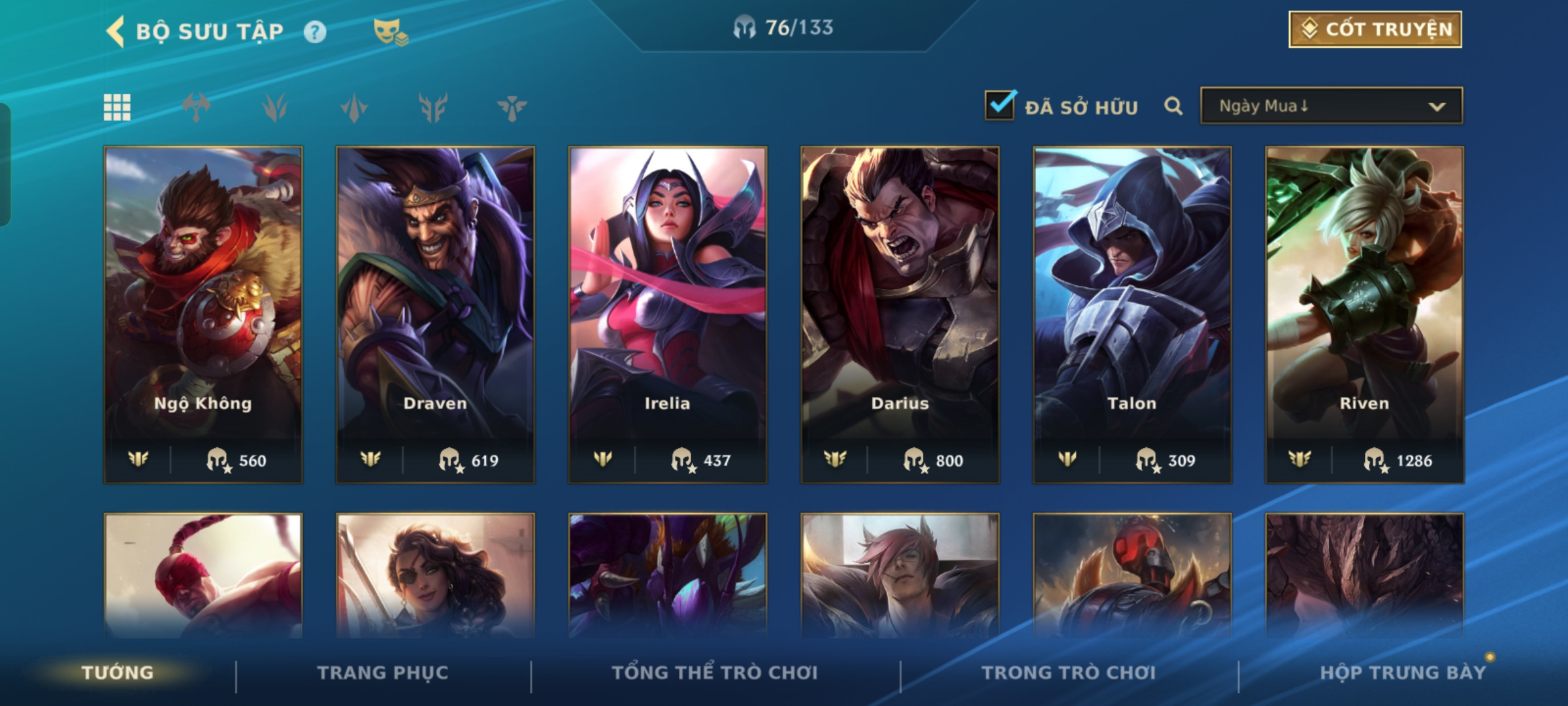Open the champion search magnifier
This screenshot has height=706, width=1568.
click(1173, 106)
